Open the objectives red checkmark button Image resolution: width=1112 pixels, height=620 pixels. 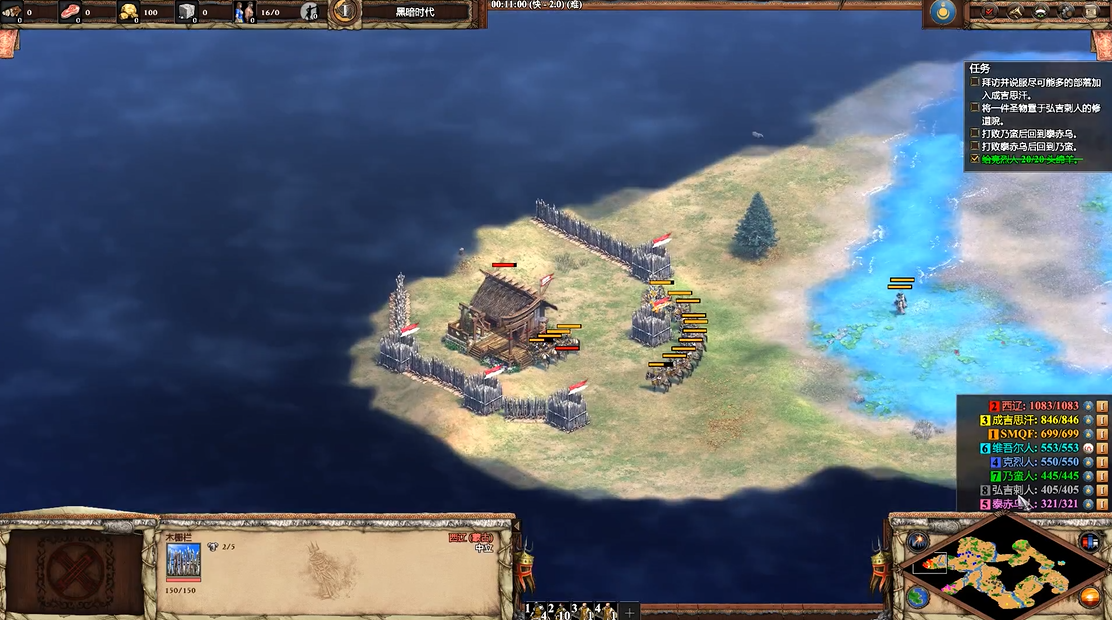tap(990, 12)
